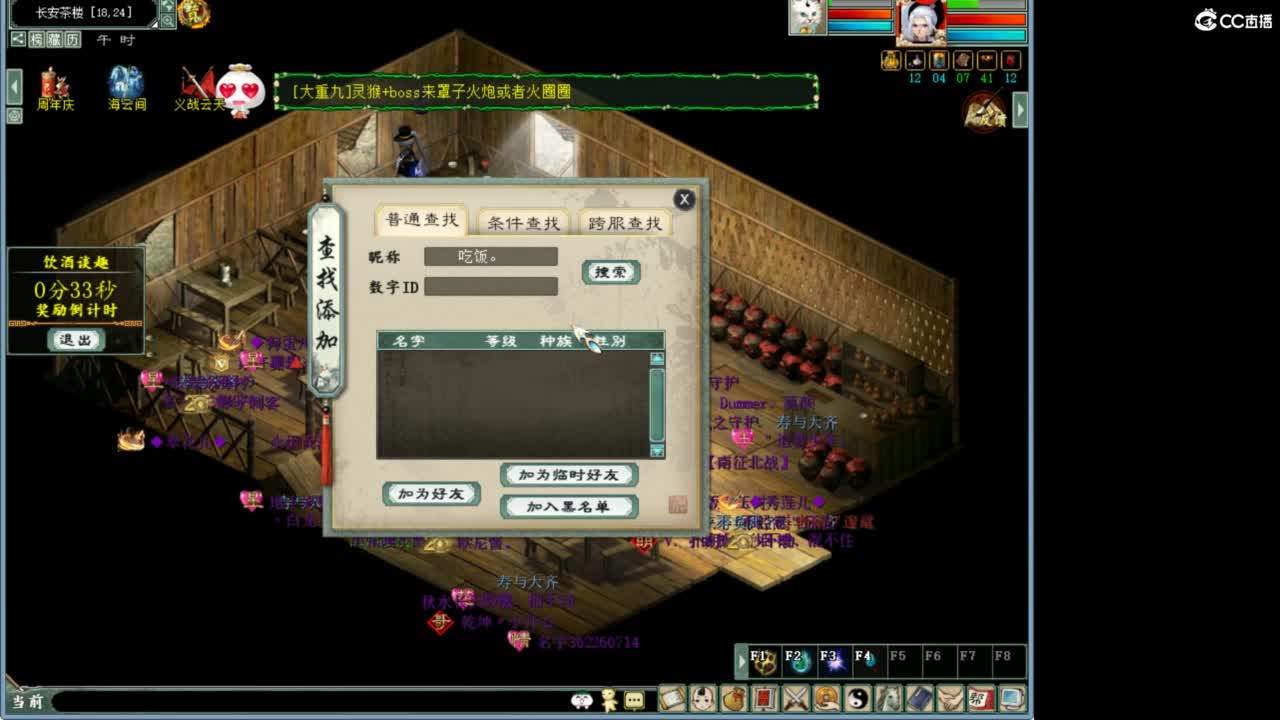Click the 数字ID input field

[492, 287]
